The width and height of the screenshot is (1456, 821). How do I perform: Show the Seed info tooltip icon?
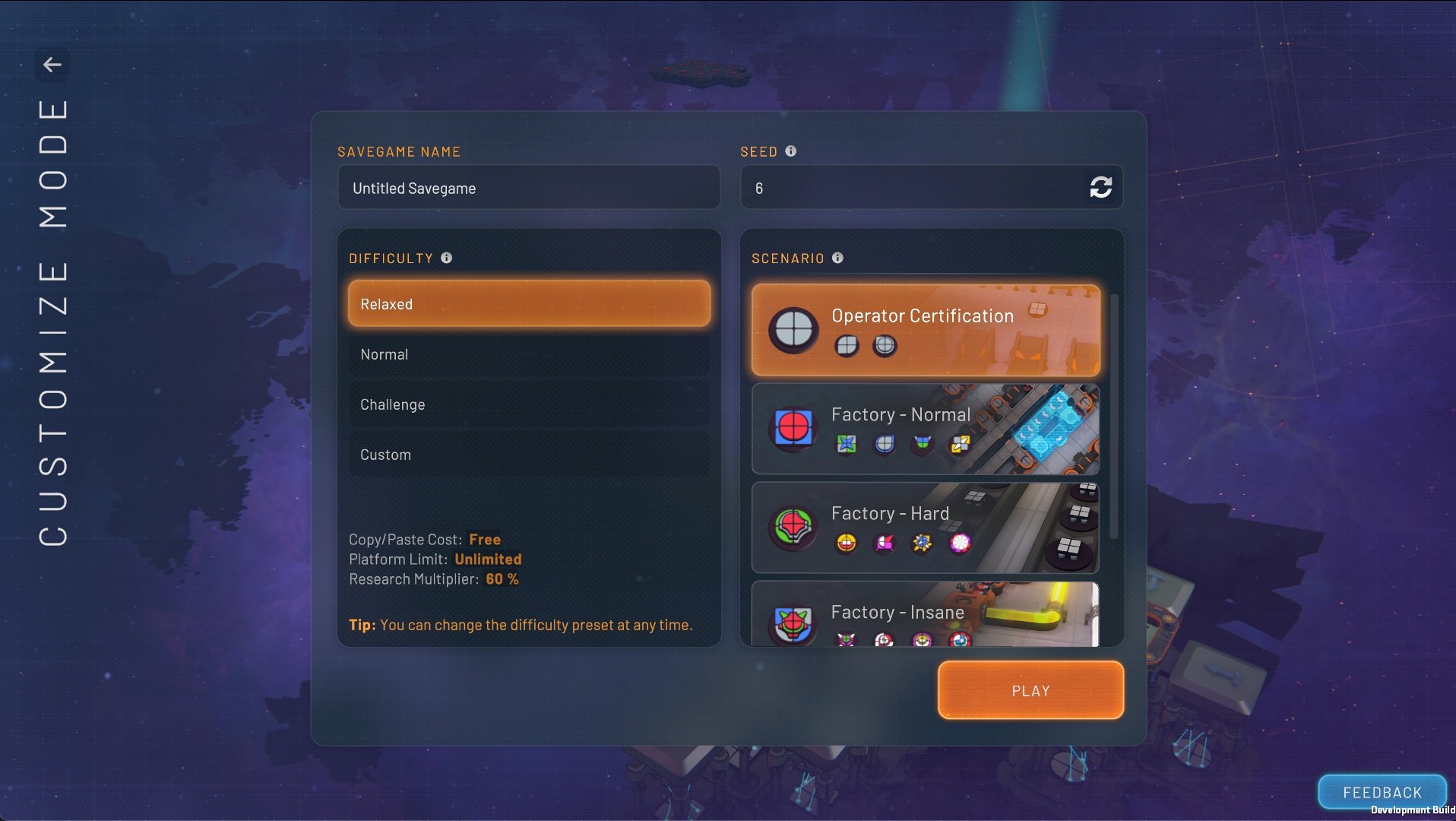791,151
